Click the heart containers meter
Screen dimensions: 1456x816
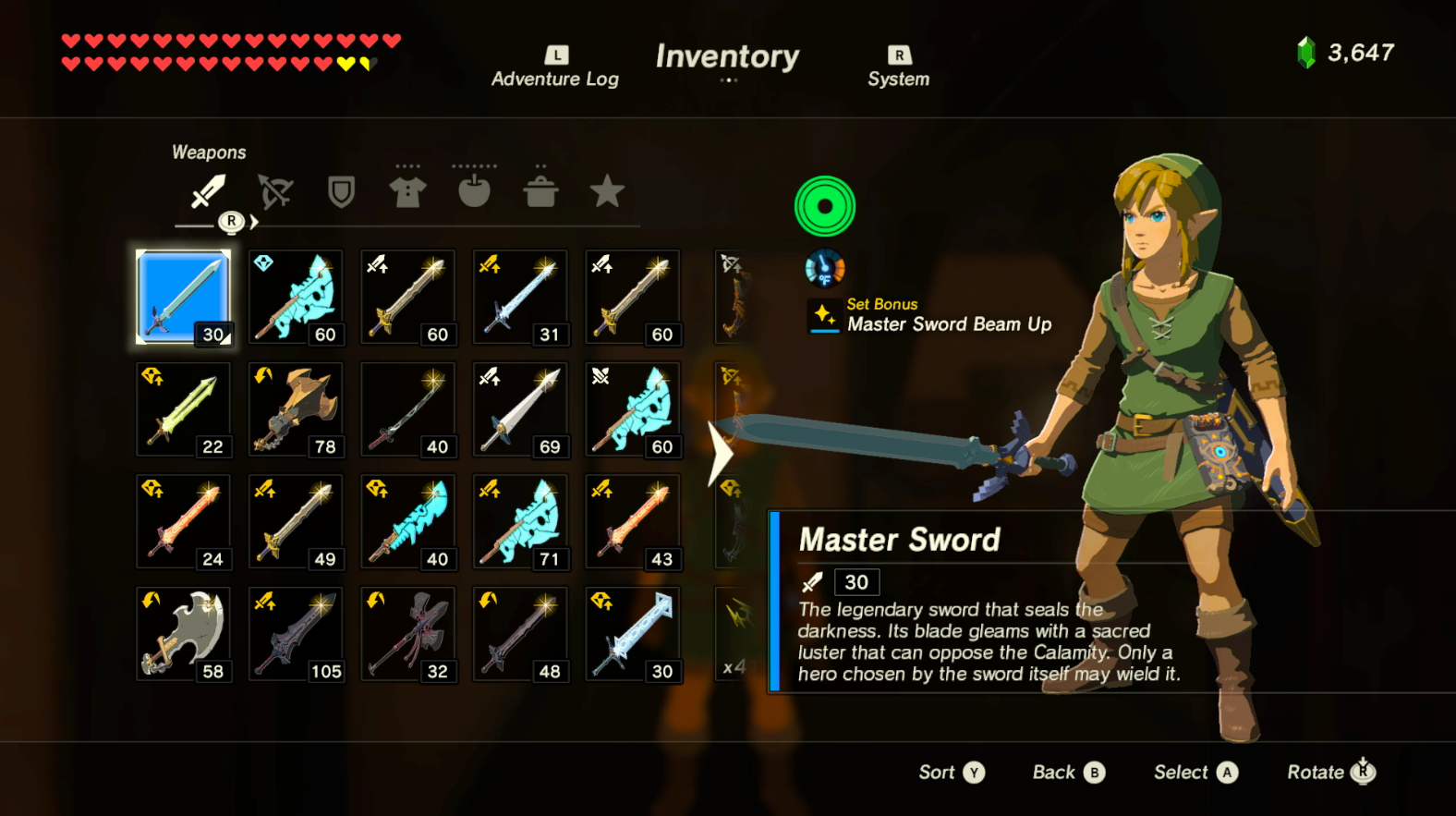point(222,54)
